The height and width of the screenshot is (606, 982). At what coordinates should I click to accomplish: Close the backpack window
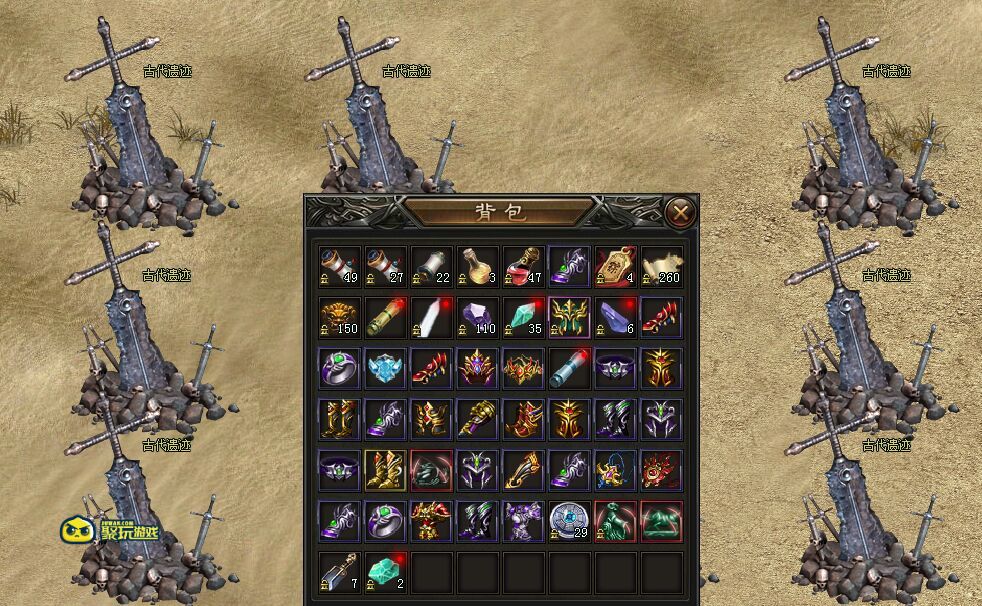click(x=680, y=212)
